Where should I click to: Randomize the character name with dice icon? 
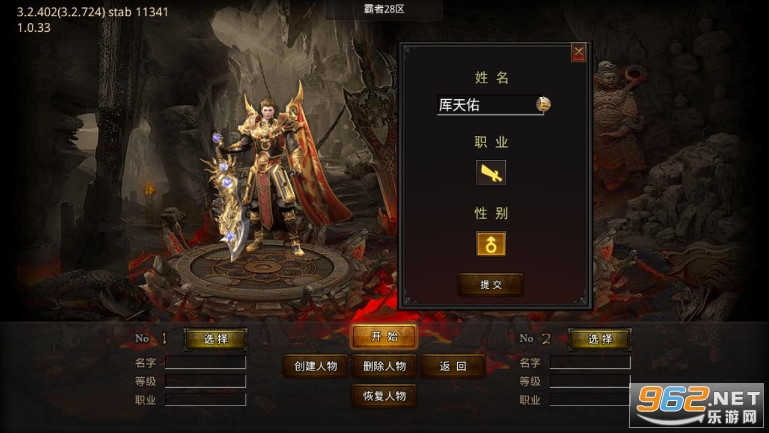543,103
